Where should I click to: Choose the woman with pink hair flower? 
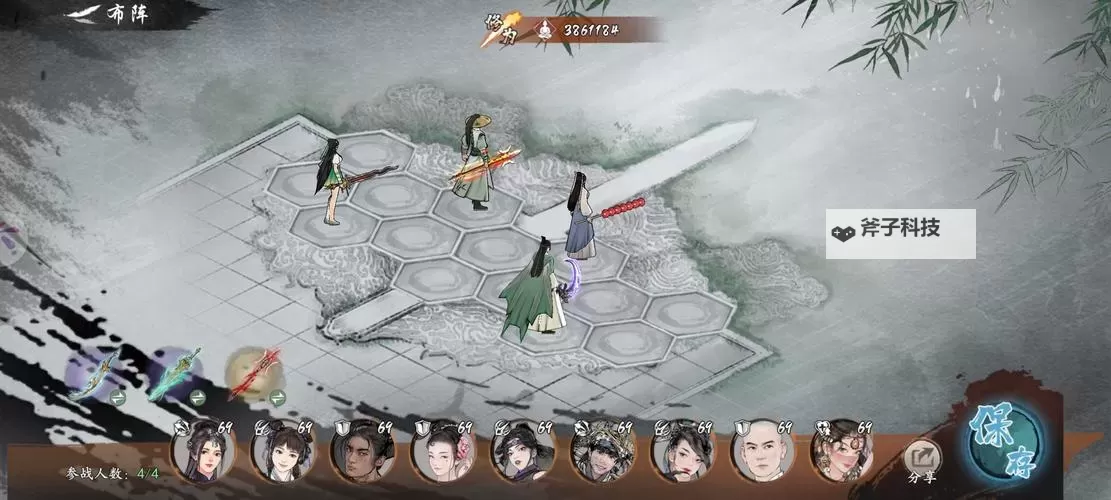tap(442, 453)
